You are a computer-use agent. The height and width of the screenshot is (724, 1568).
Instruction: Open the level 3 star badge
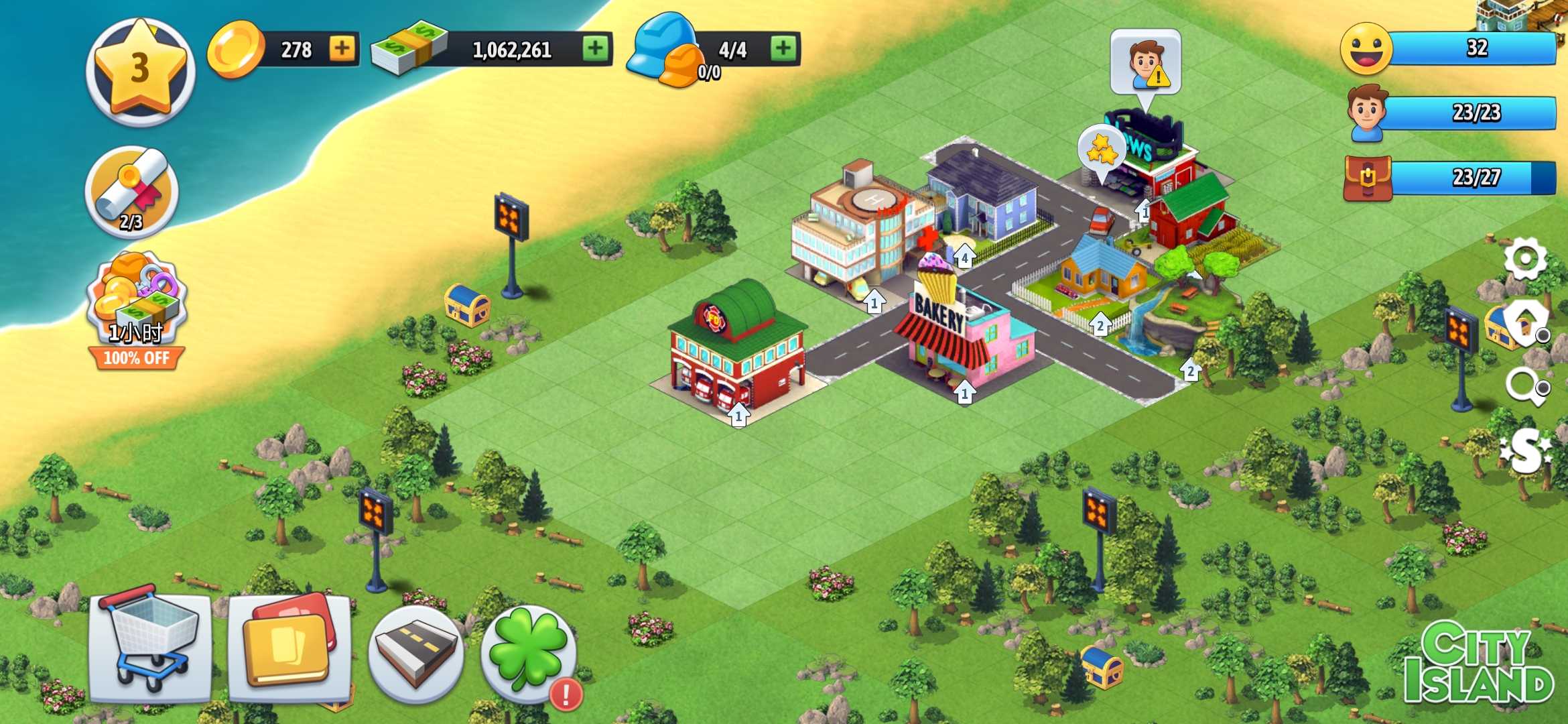(139, 71)
